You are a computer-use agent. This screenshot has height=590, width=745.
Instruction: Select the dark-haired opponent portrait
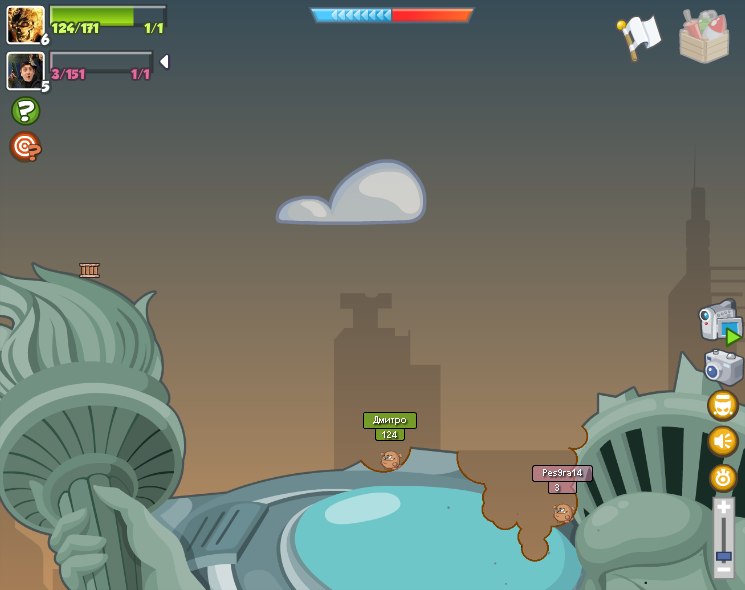[x=25, y=70]
